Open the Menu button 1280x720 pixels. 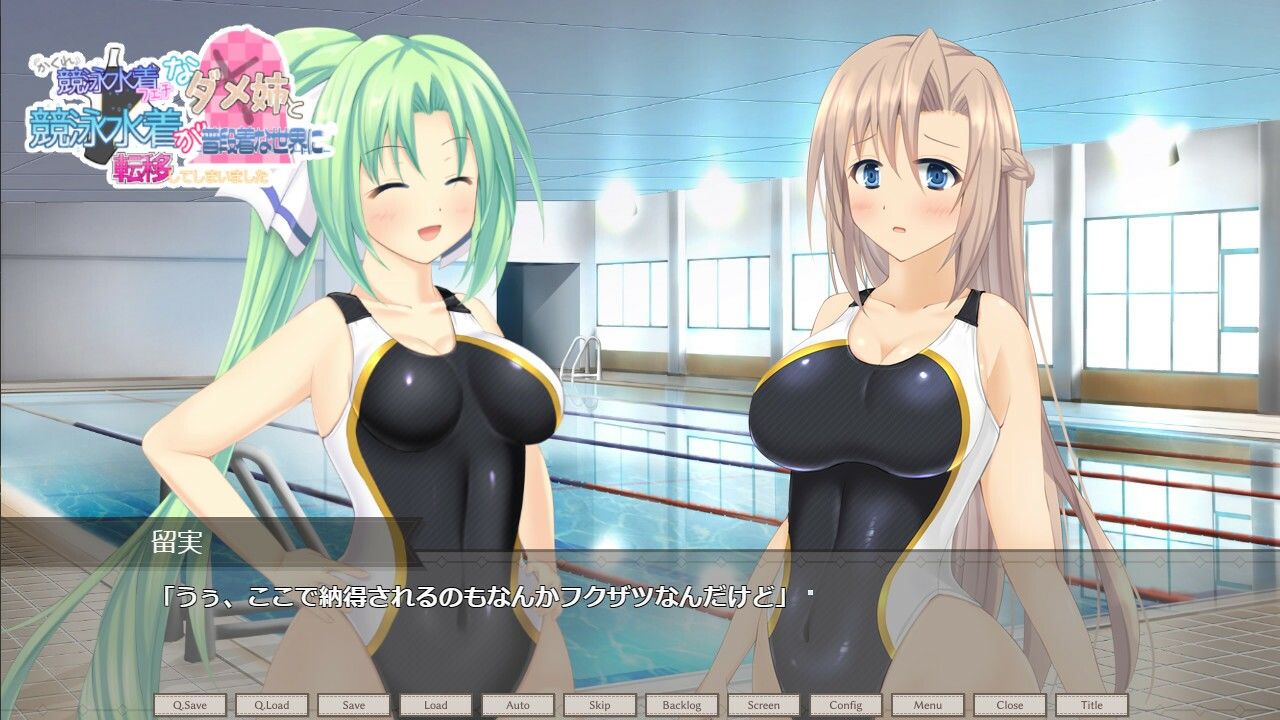pyautogui.click(x=928, y=705)
